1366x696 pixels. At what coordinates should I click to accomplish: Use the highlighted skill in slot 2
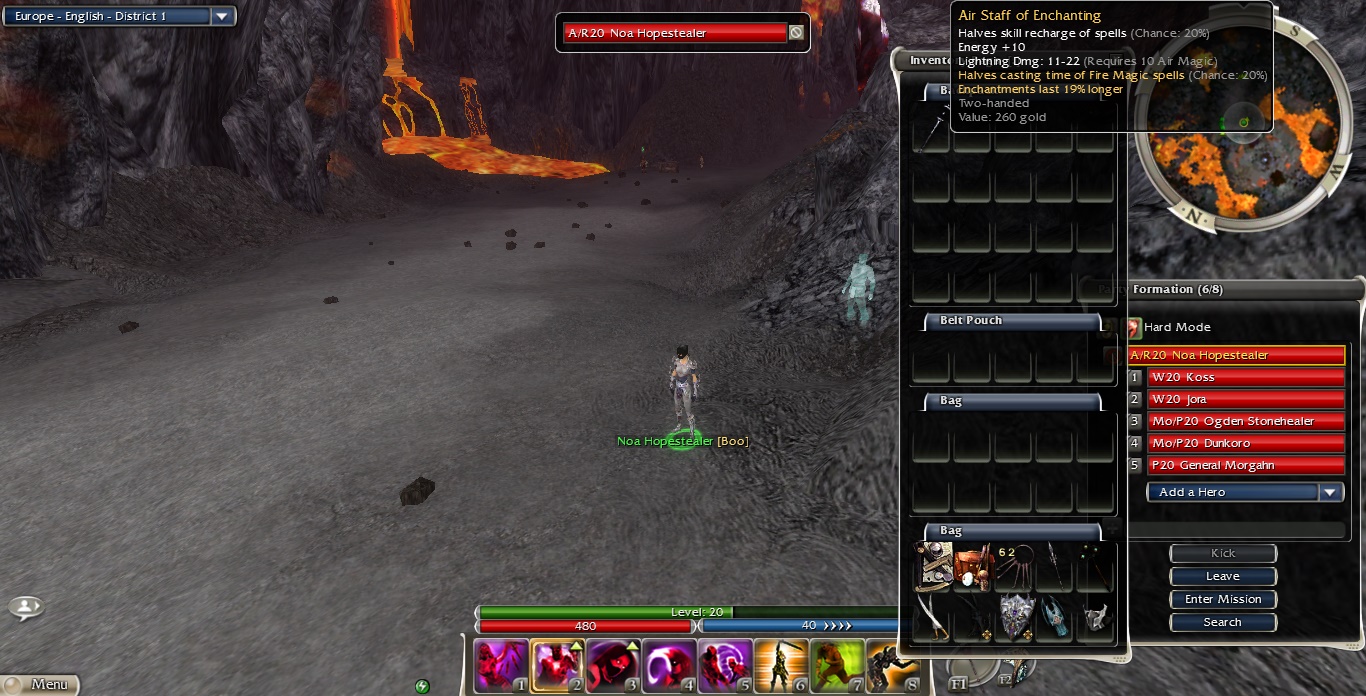[x=557, y=666]
